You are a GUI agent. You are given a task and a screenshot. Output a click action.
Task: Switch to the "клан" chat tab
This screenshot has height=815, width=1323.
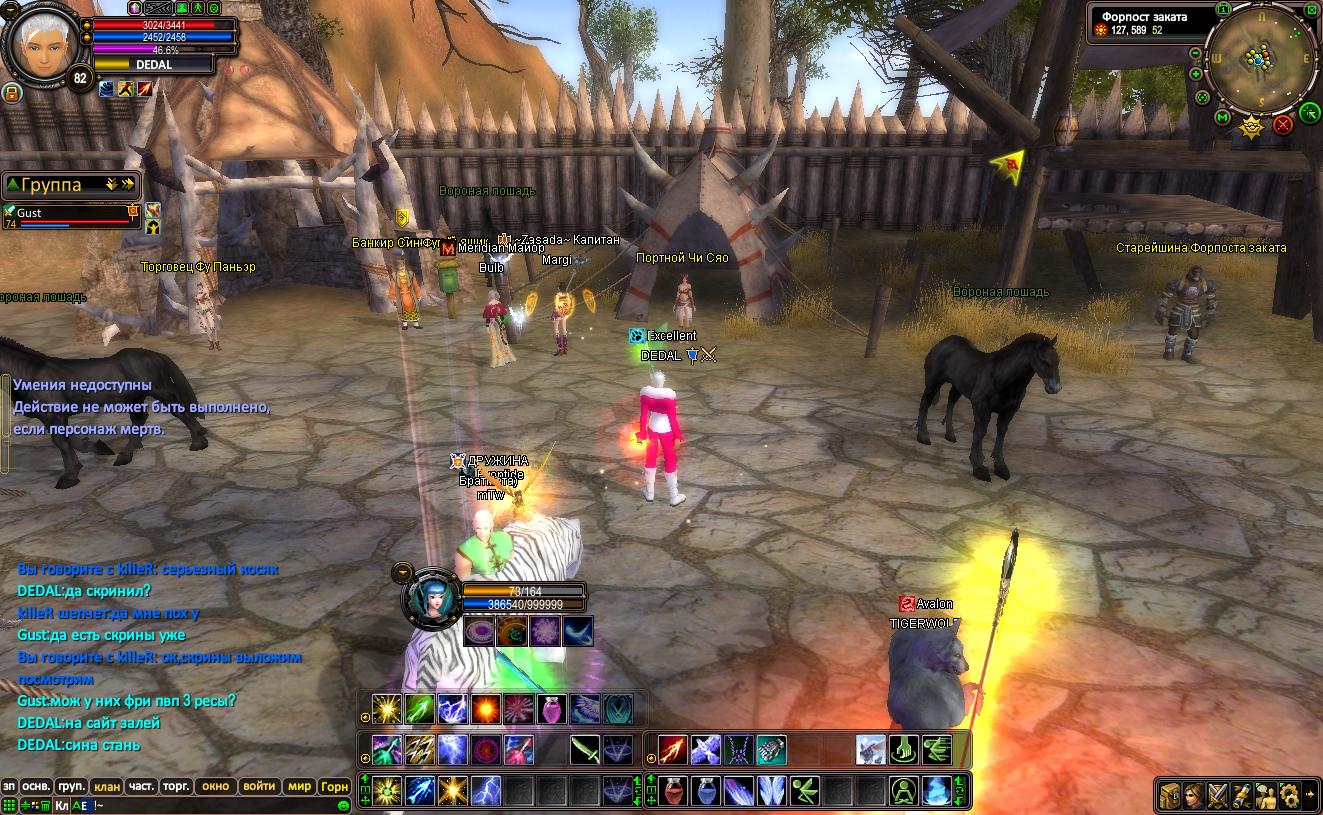pyautogui.click(x=106, y=786)
